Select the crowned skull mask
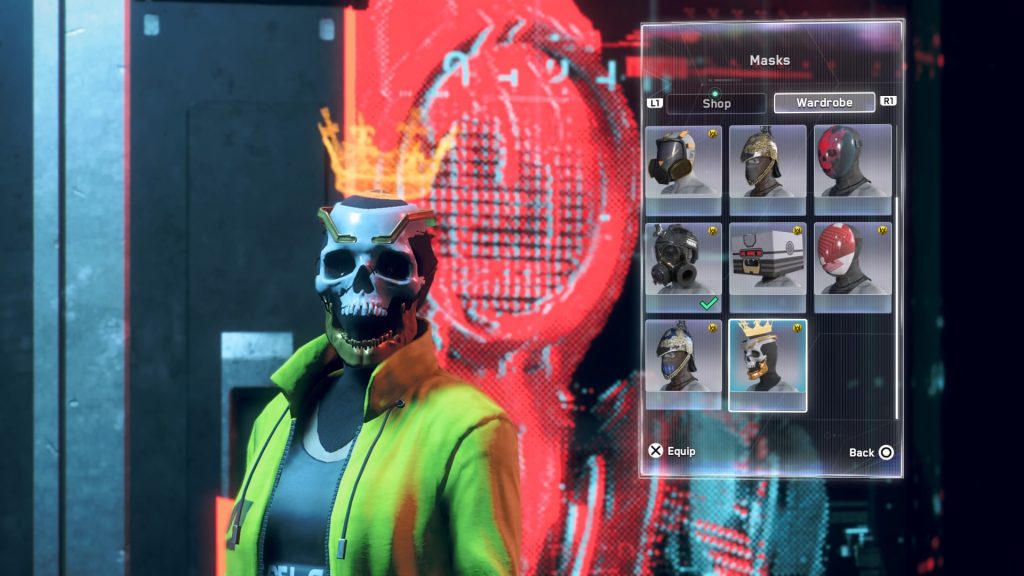Screen dimensions: 1024x576 pos(767,364)
